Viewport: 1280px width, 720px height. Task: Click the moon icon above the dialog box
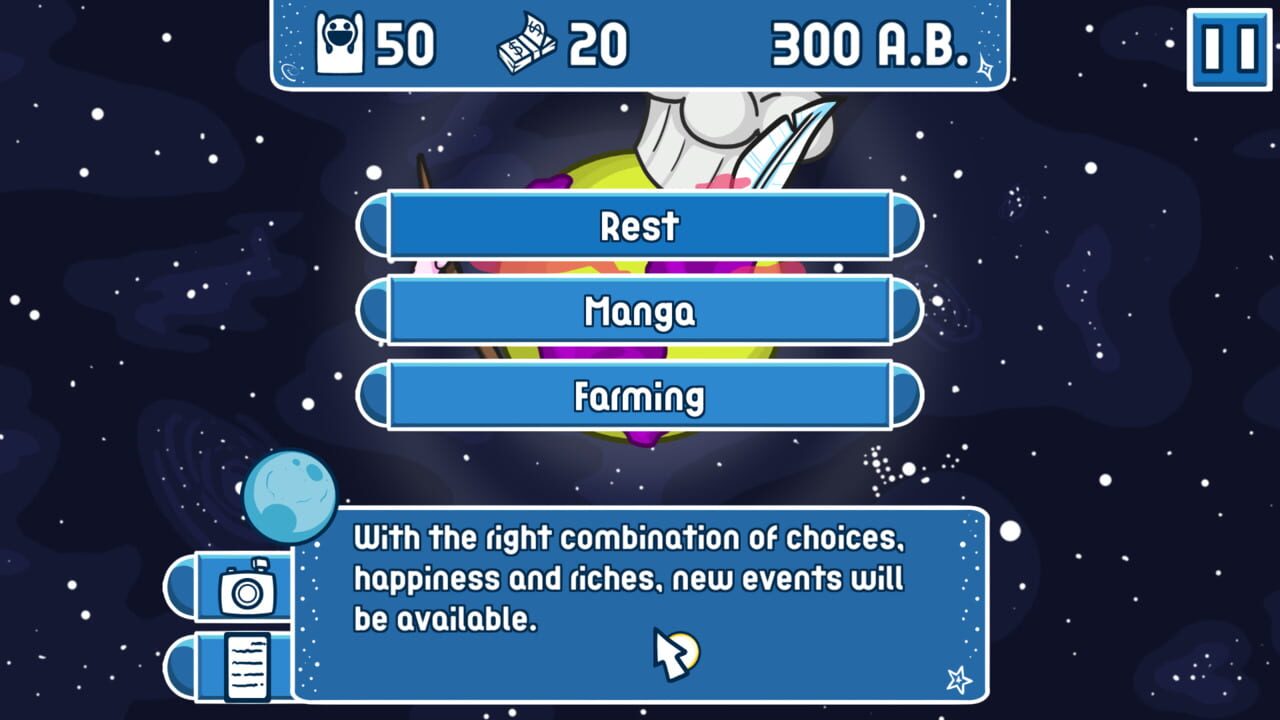click(x=290, y=497)
